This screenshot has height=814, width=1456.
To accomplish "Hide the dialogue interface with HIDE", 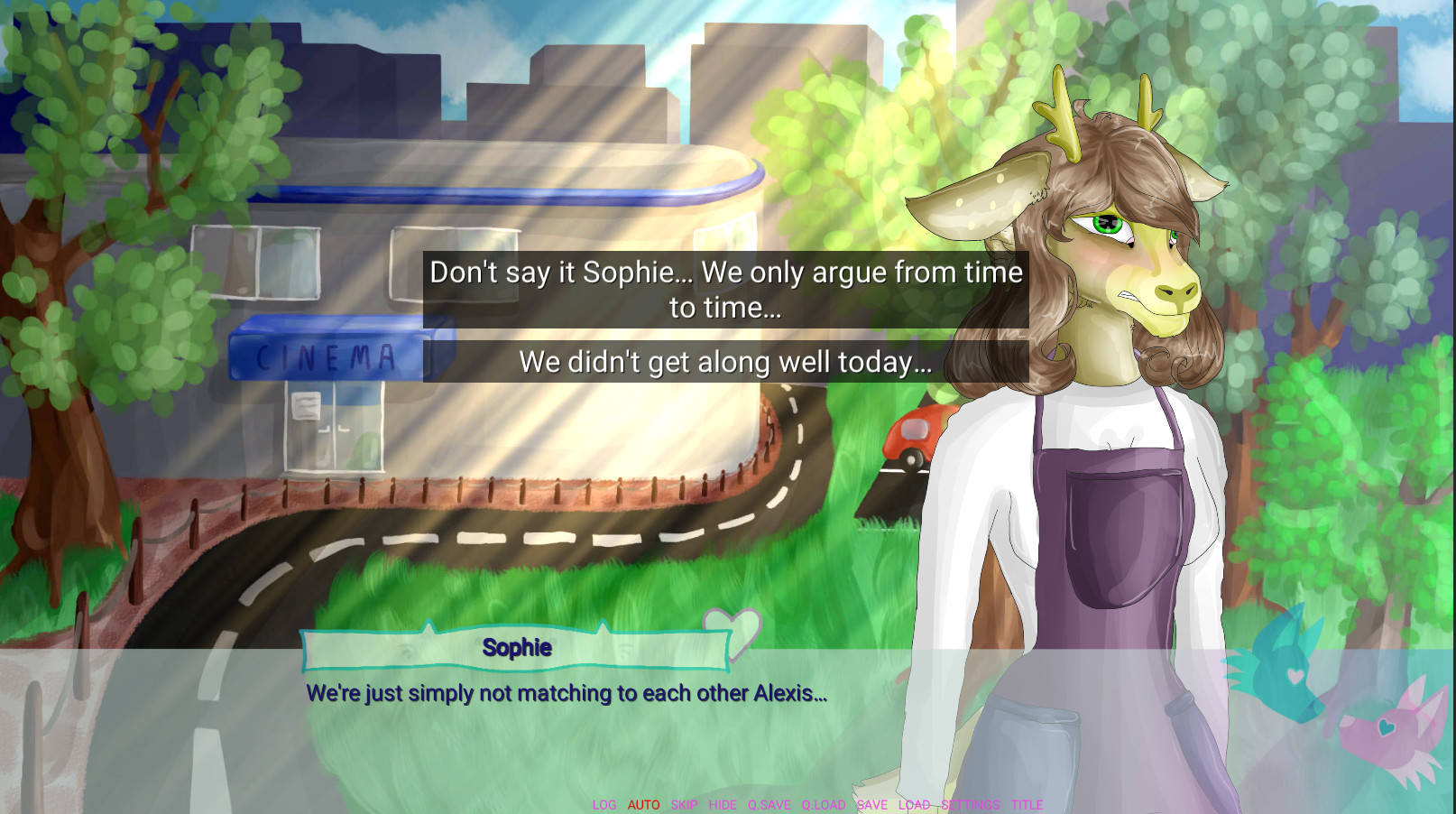I will [723, 804].
